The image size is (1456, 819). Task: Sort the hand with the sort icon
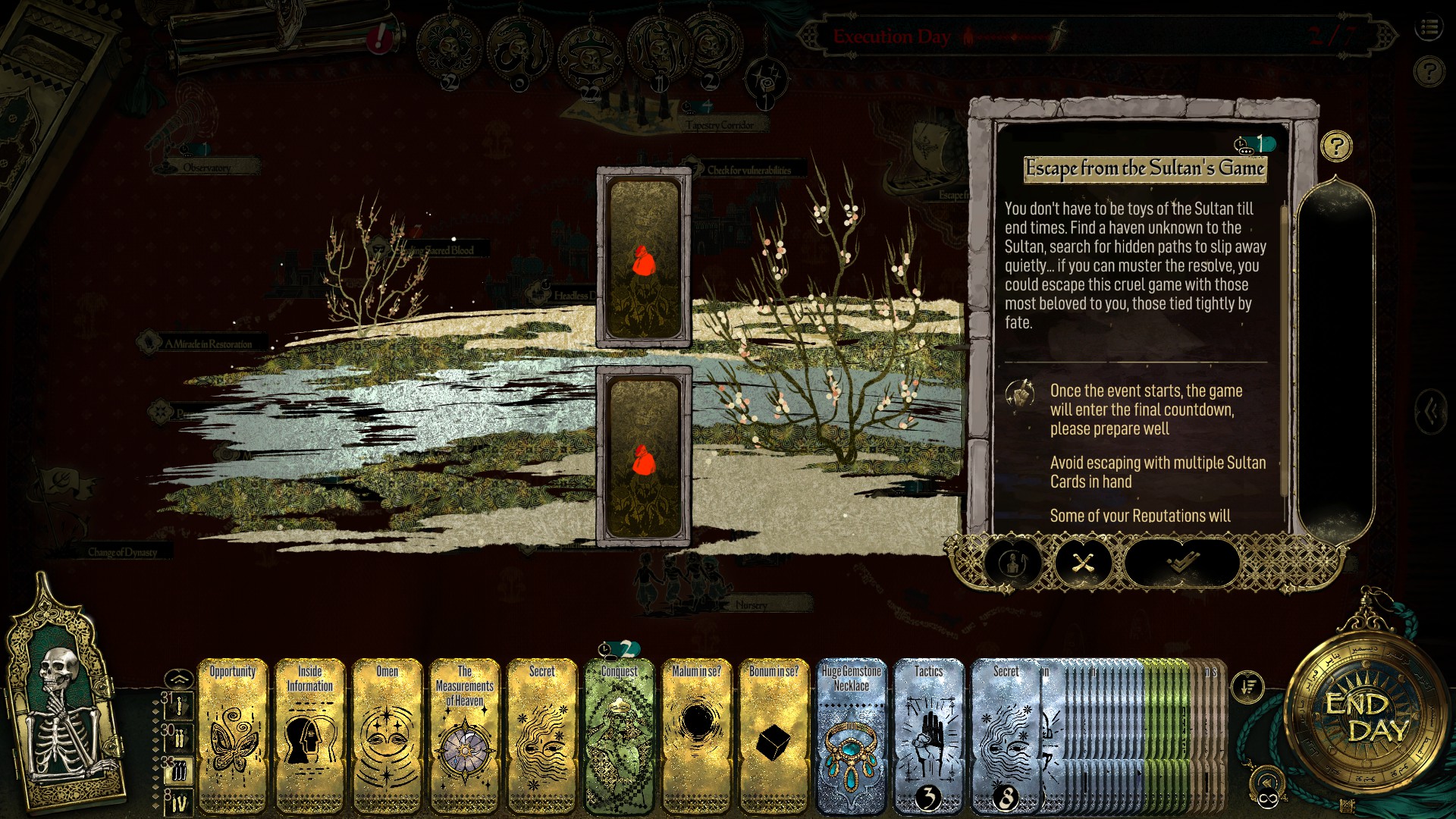point(1248,687)
